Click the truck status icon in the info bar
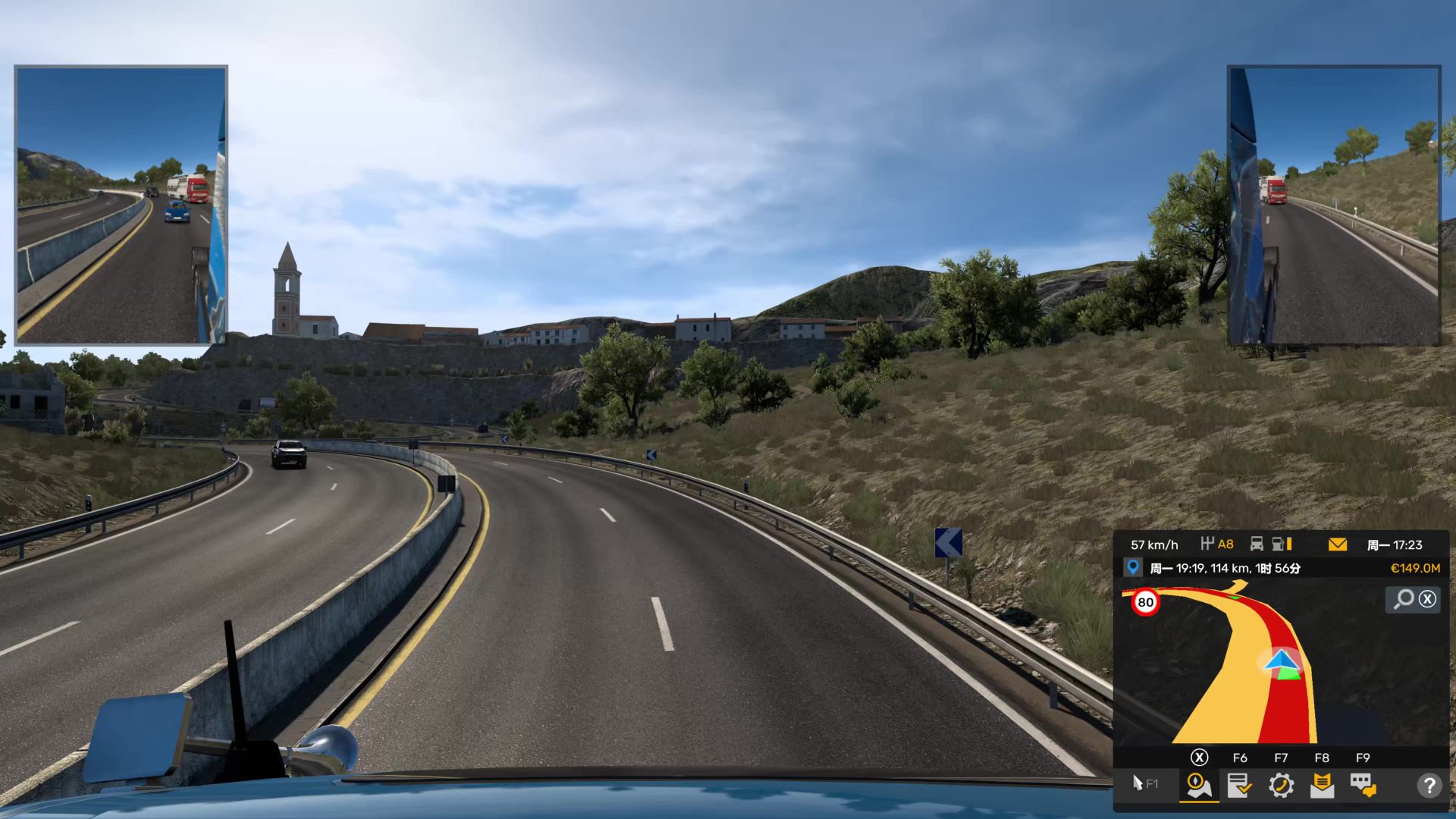 tap(1258, 544)
